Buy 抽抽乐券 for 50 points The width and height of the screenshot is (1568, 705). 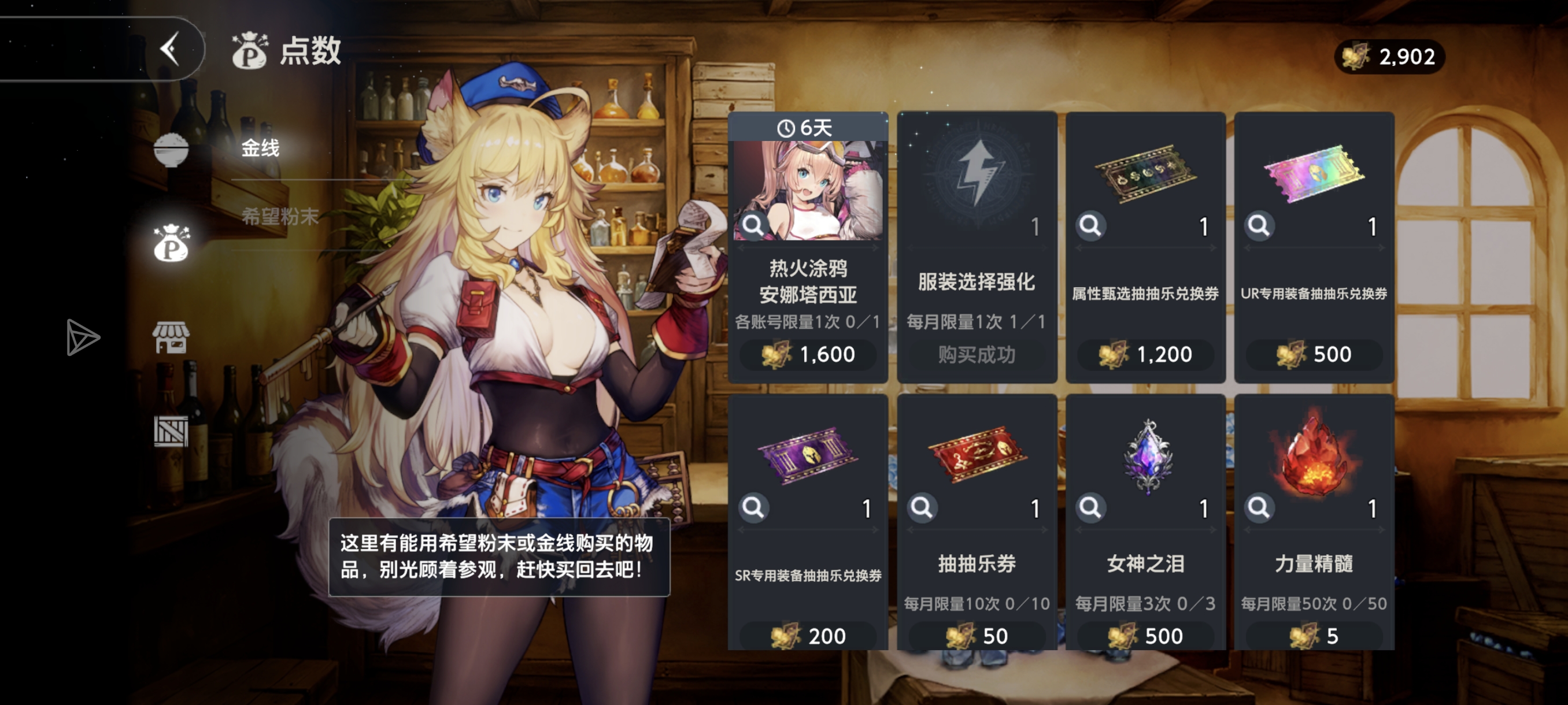click(x=977, y=636)
